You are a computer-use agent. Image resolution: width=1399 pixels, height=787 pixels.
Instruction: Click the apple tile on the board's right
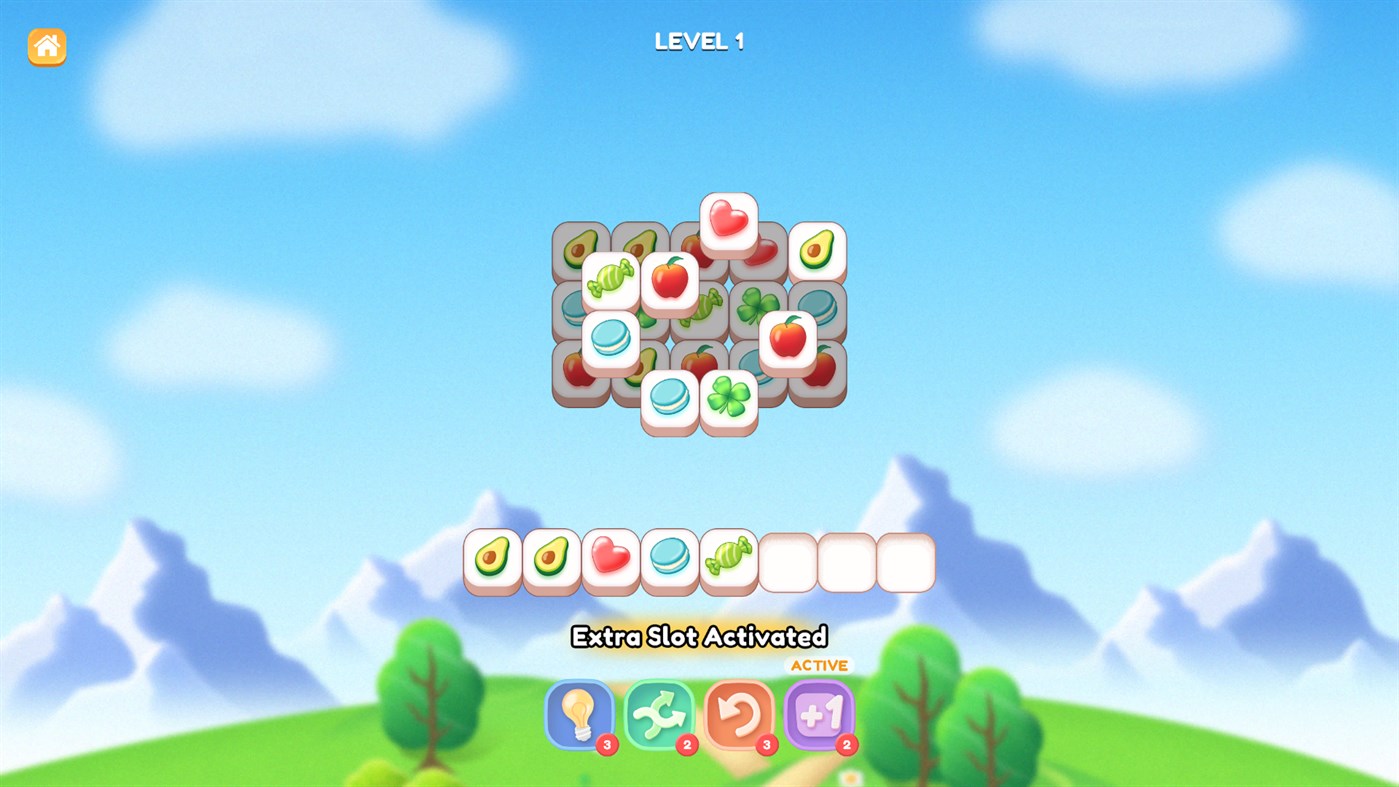(785, 338)
